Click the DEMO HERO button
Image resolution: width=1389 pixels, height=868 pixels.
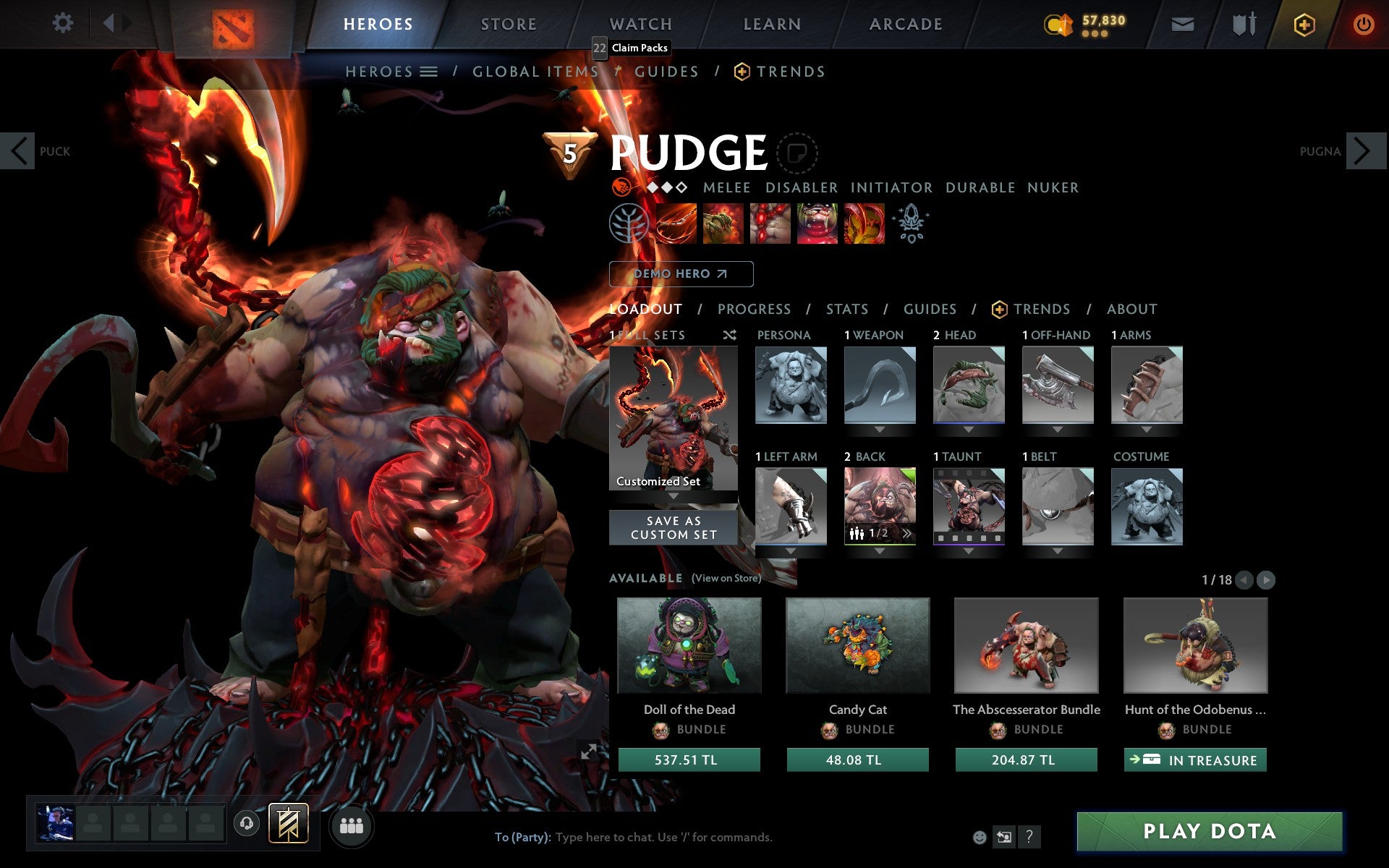[681, 274]
